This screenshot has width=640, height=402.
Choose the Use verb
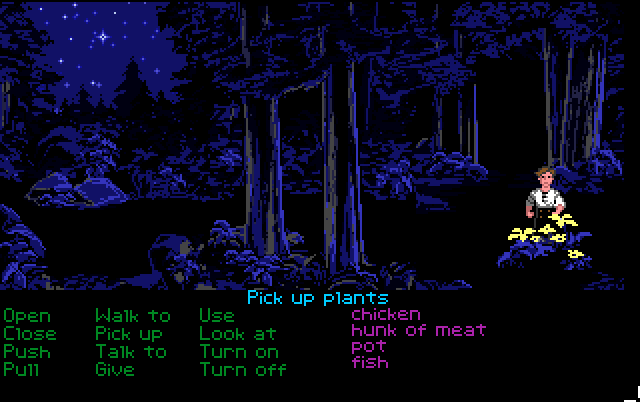pyautogui.click(x=217, y=316)
